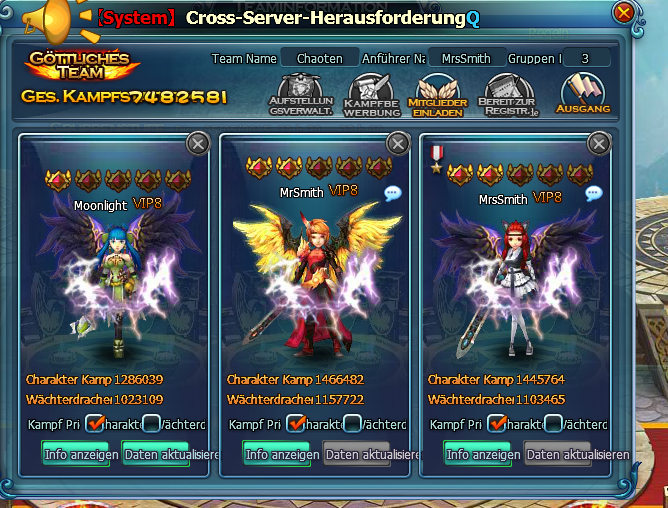Remove MrSmith with the card's X button
The height and width of the screenshot is (508, 668).
[398, 144]
